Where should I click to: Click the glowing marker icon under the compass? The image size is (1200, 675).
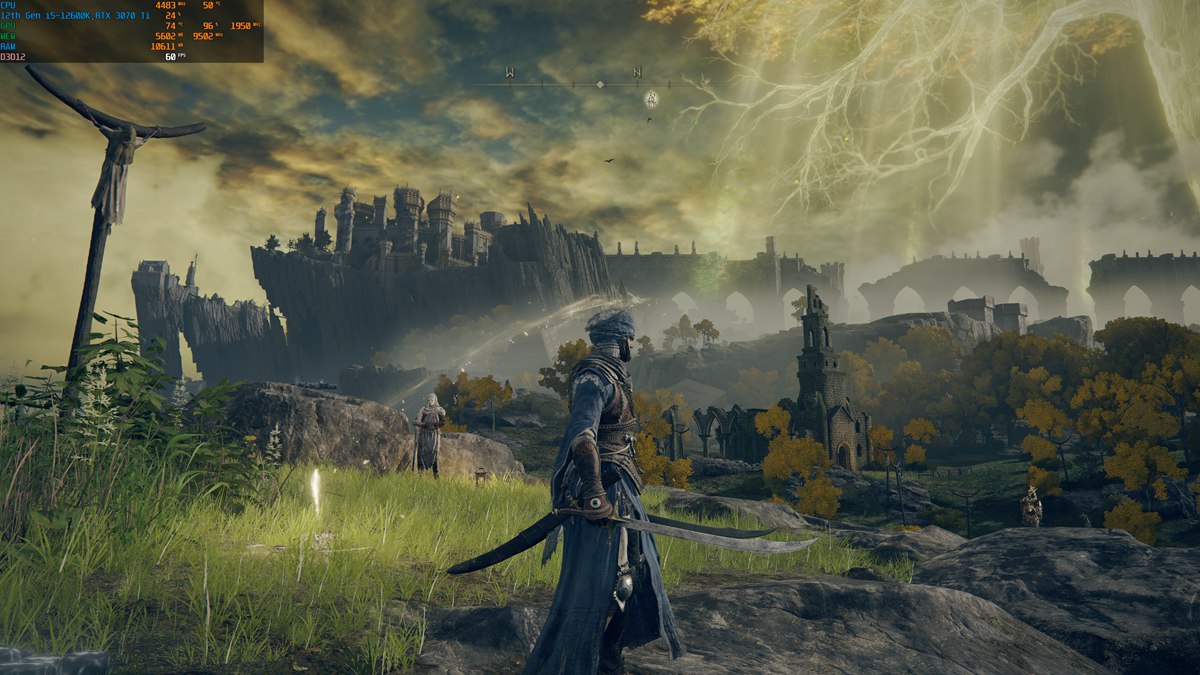[650, 98]
